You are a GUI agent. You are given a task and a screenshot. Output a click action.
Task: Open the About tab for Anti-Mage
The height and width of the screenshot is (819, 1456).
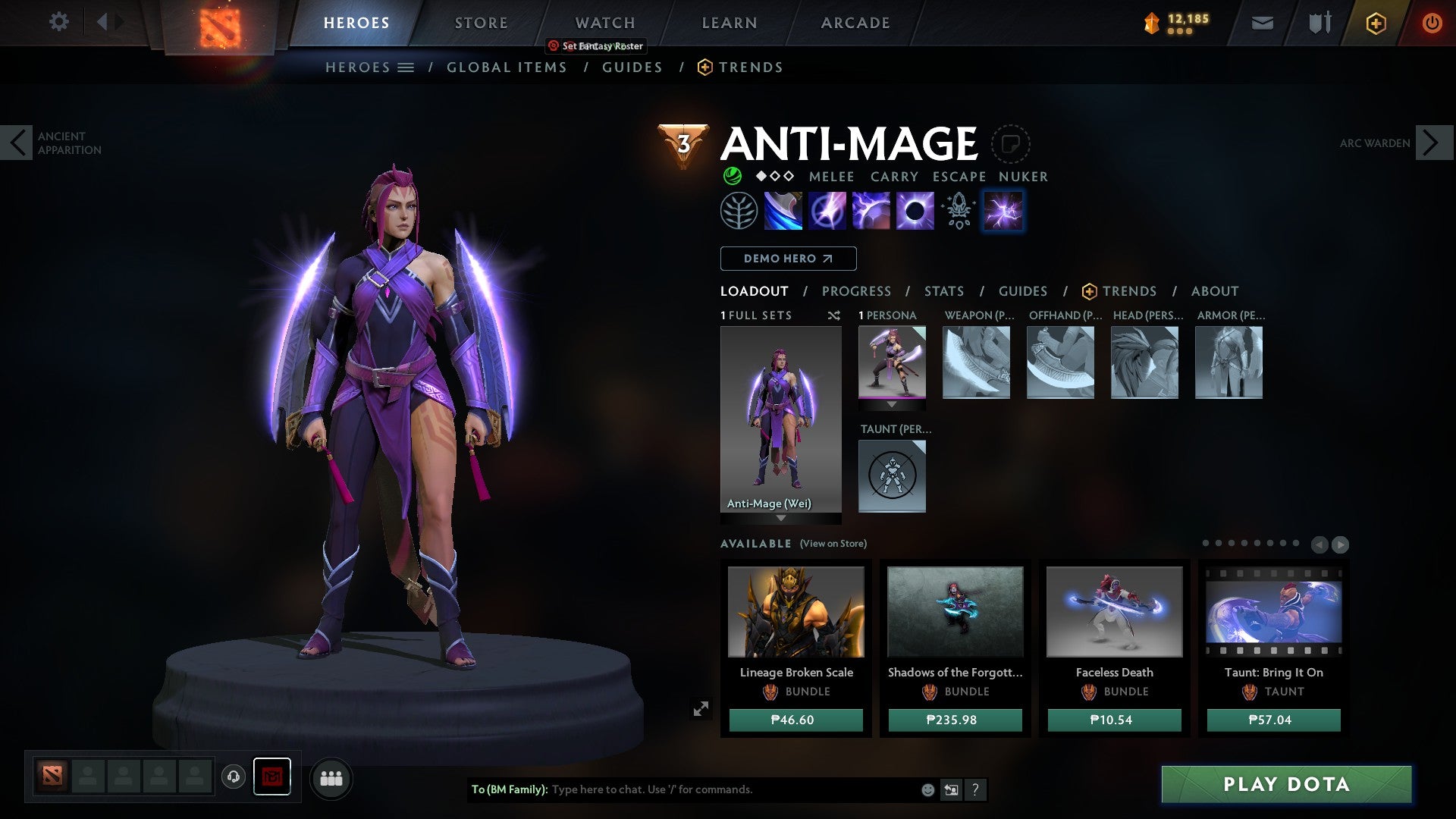(1214, 291)
